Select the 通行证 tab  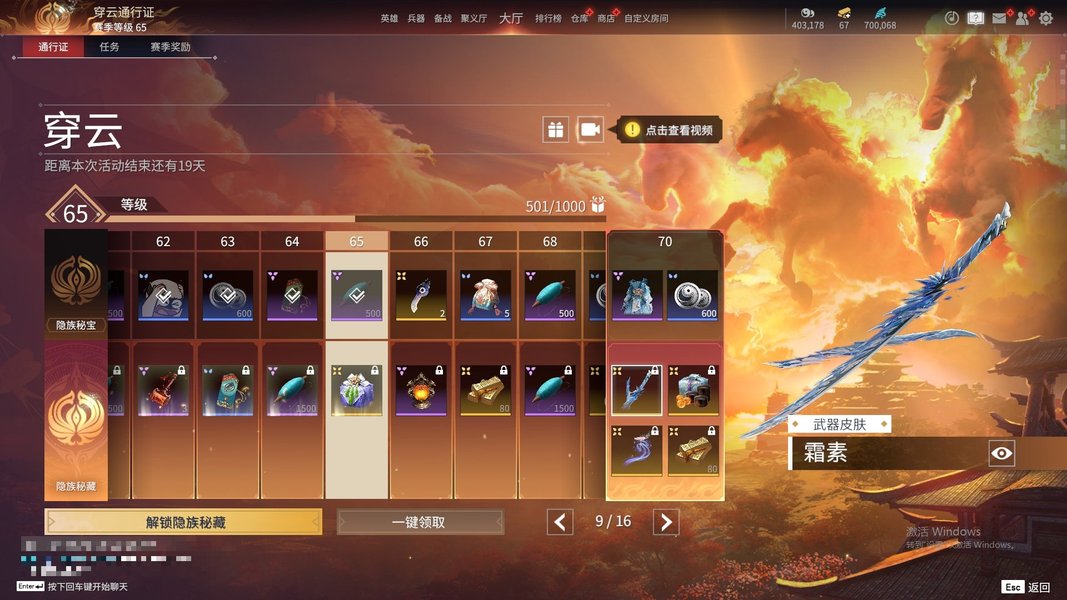pos(53,47)
